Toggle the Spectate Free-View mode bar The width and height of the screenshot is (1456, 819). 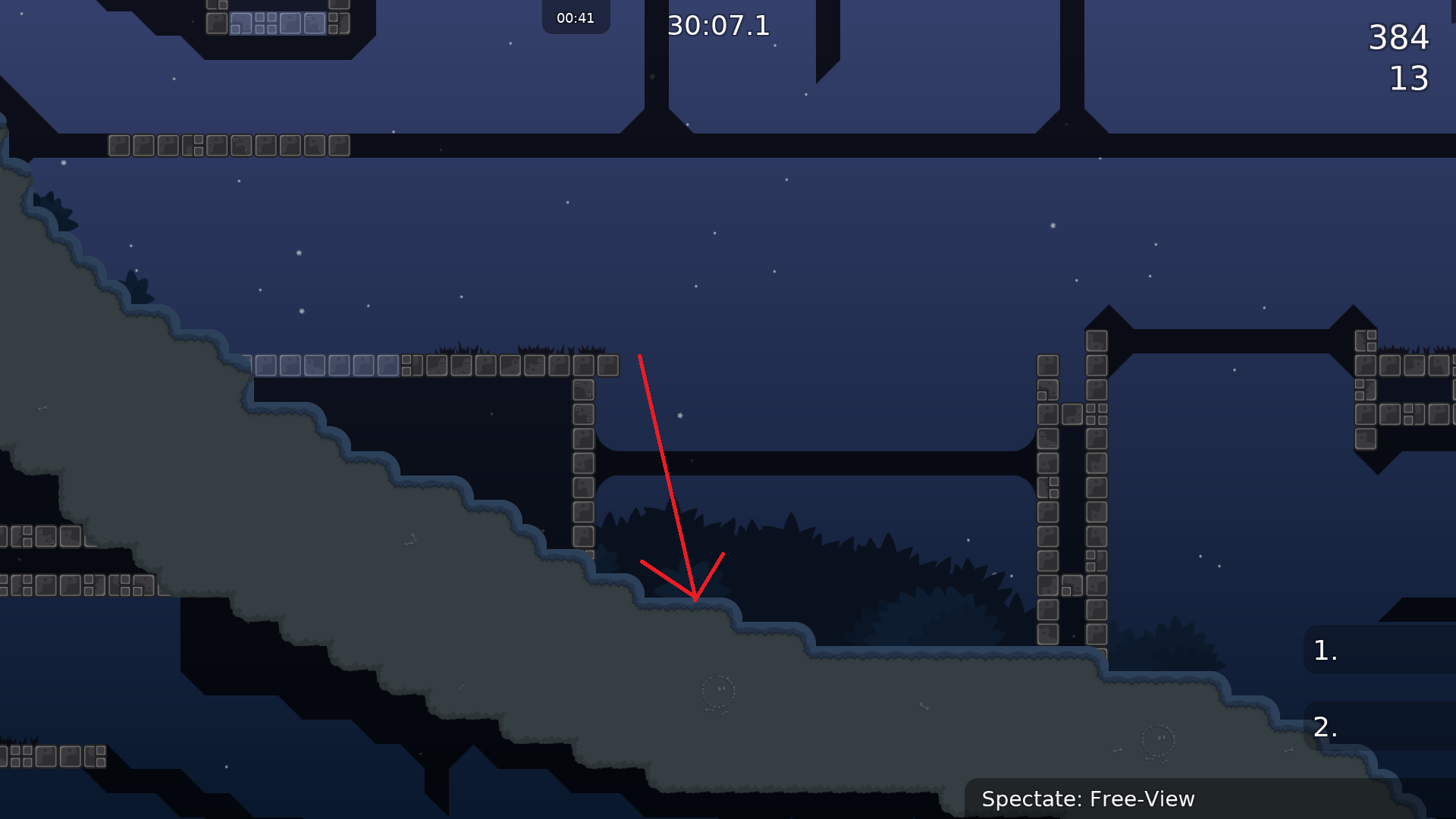1206,799
